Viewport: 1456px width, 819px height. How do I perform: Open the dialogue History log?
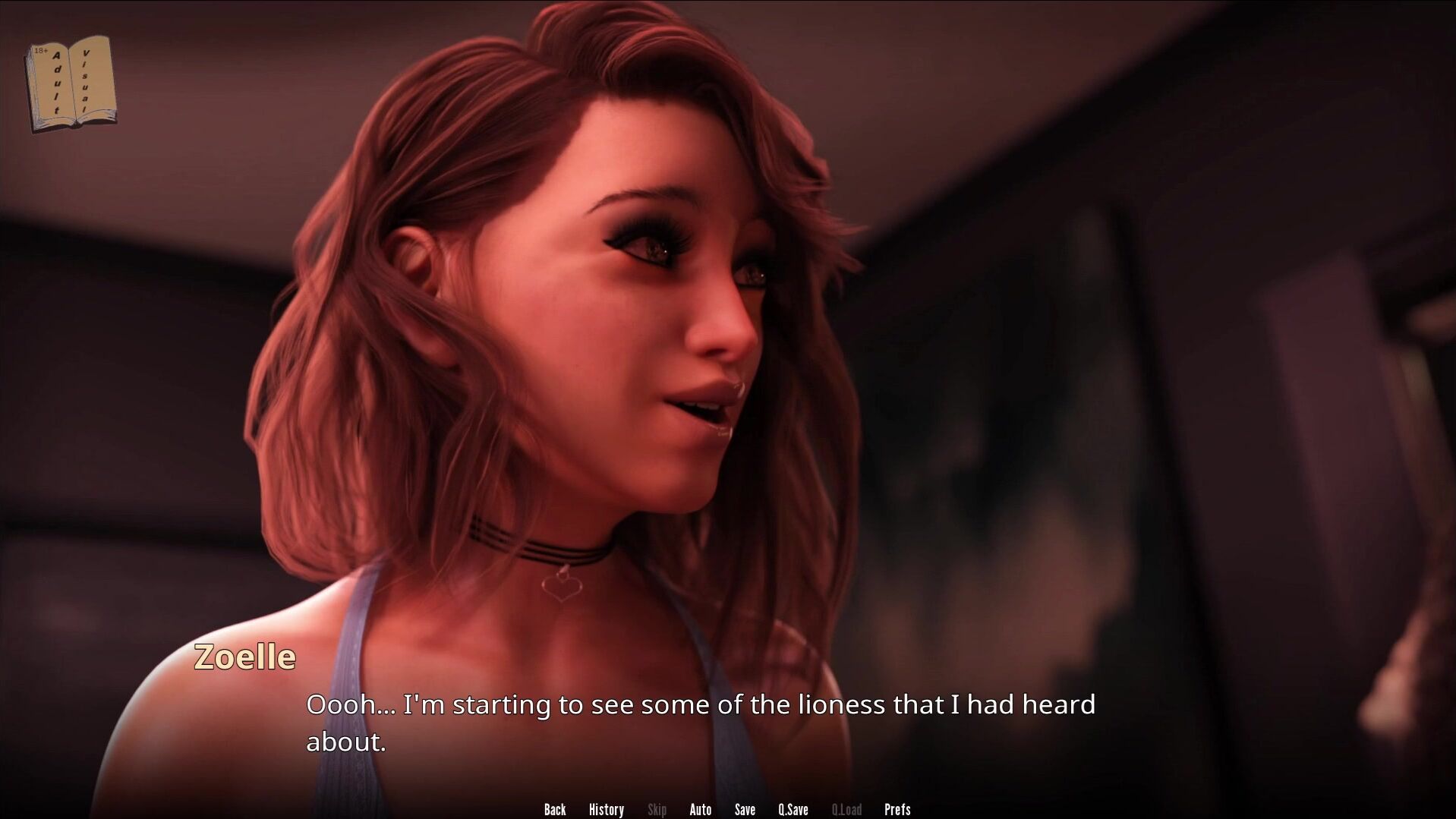(x=606, y=809)
